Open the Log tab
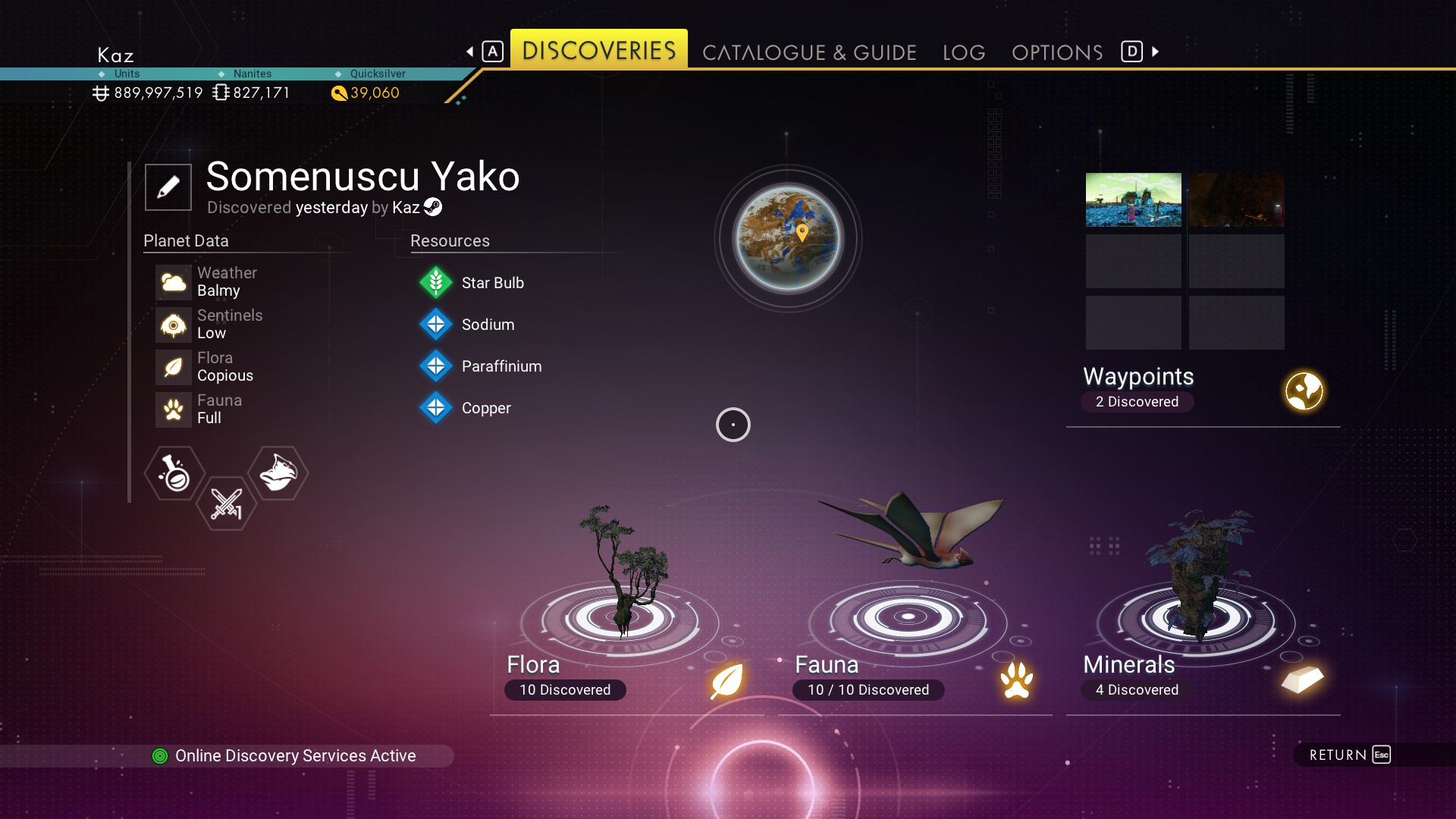 click(964, 52)
